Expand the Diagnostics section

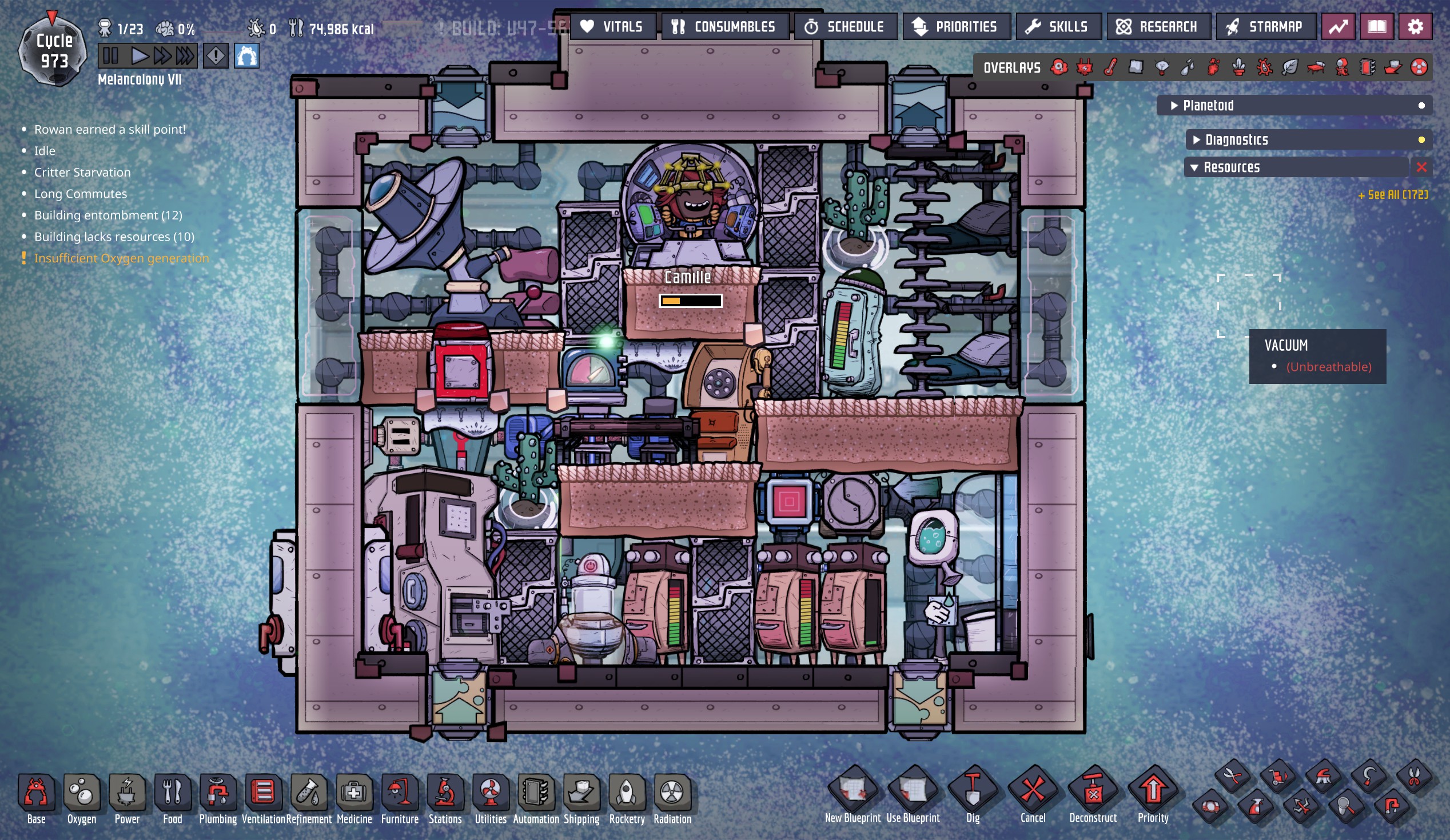(1197, 139)
